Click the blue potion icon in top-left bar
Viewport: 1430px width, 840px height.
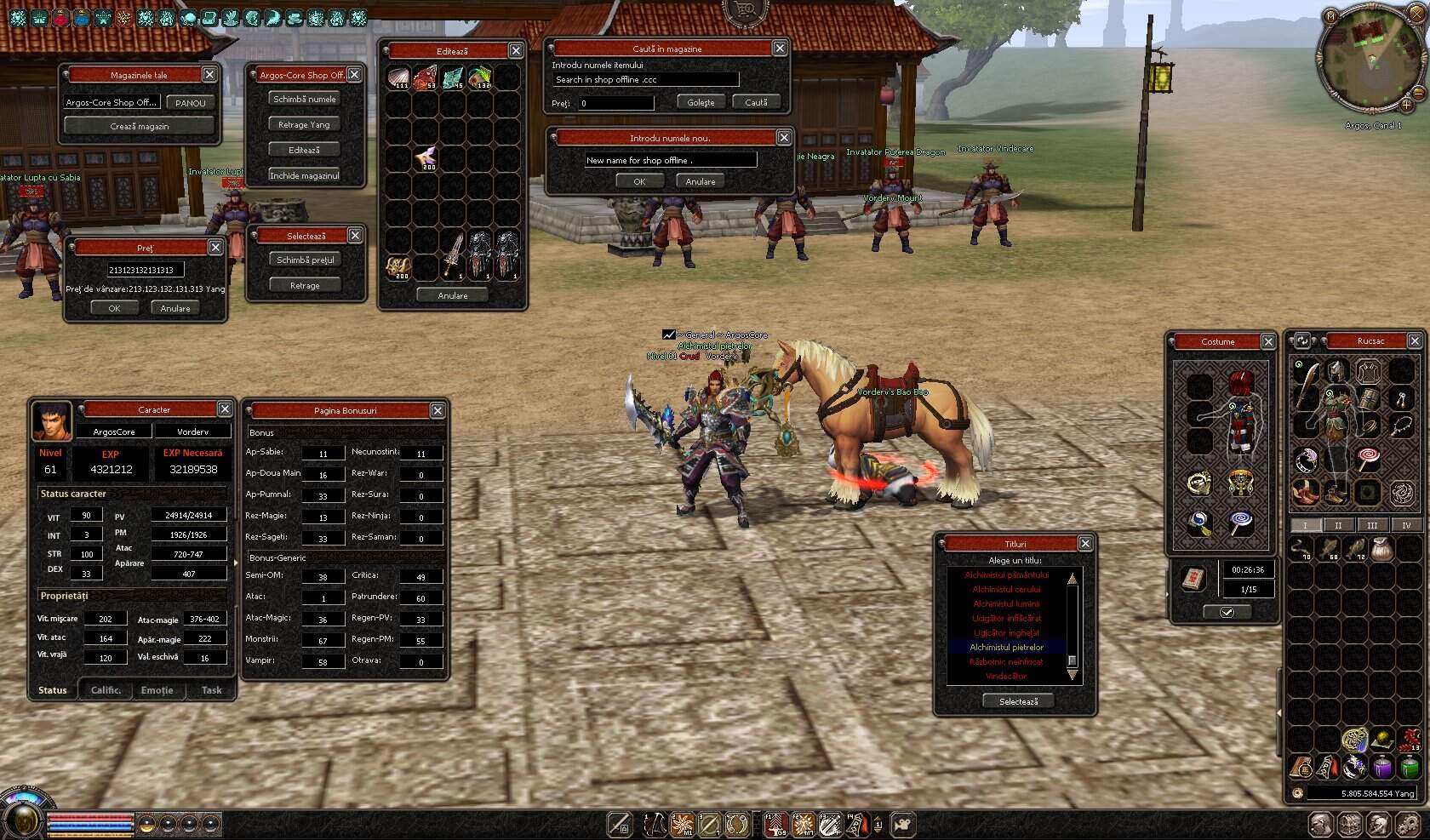click(82, 18)
